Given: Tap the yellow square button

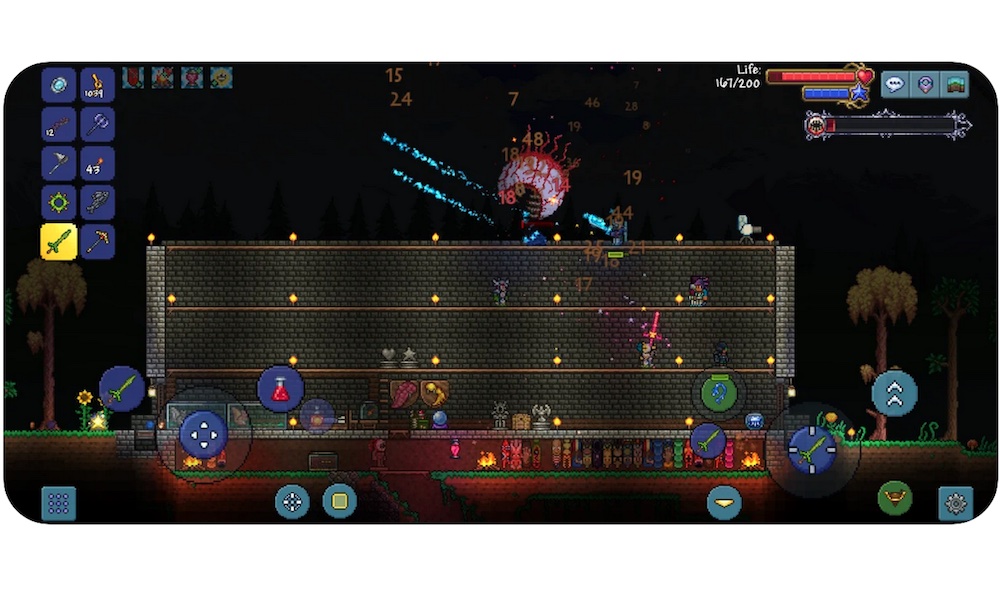Looking at the screenshot, I should tap(340, 501).
